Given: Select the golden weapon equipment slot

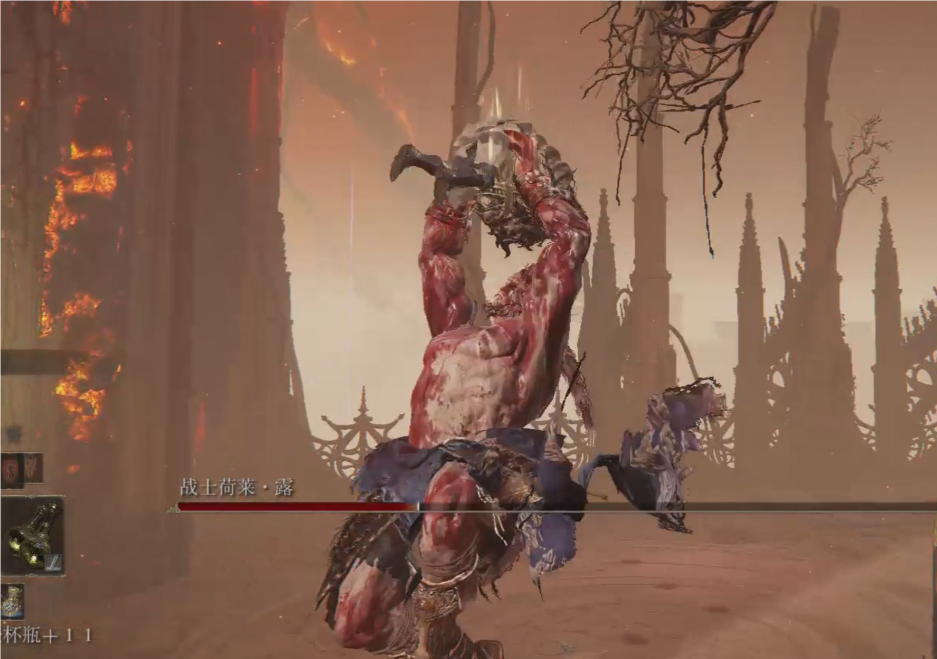Looking at the screenshot, I should [32, 536].
